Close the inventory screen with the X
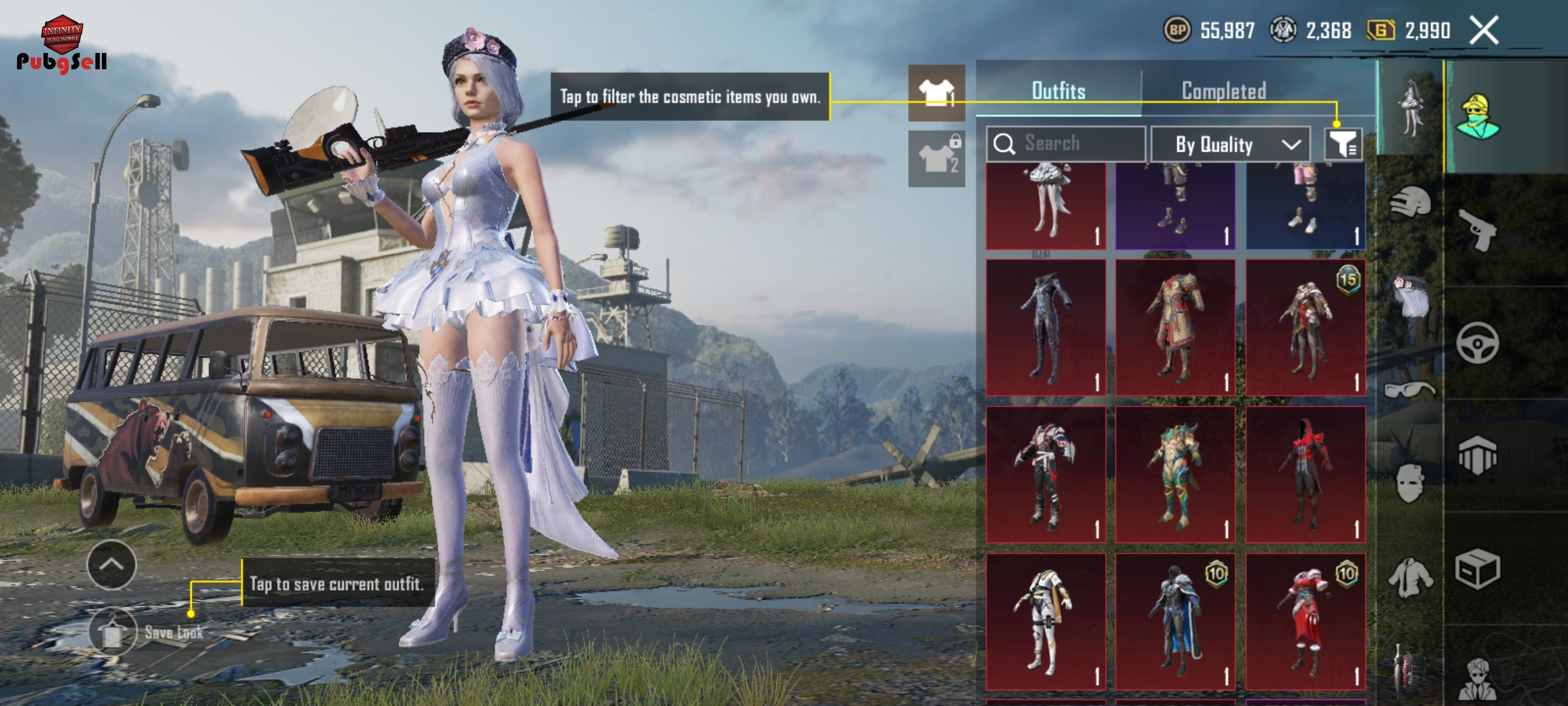This screenshot has width=1568, height=706. click(x=1484, y=31)
